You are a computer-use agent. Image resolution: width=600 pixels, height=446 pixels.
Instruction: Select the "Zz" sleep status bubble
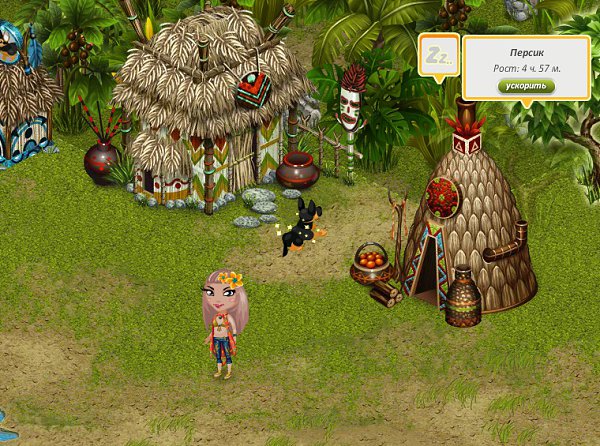(438, 54)
